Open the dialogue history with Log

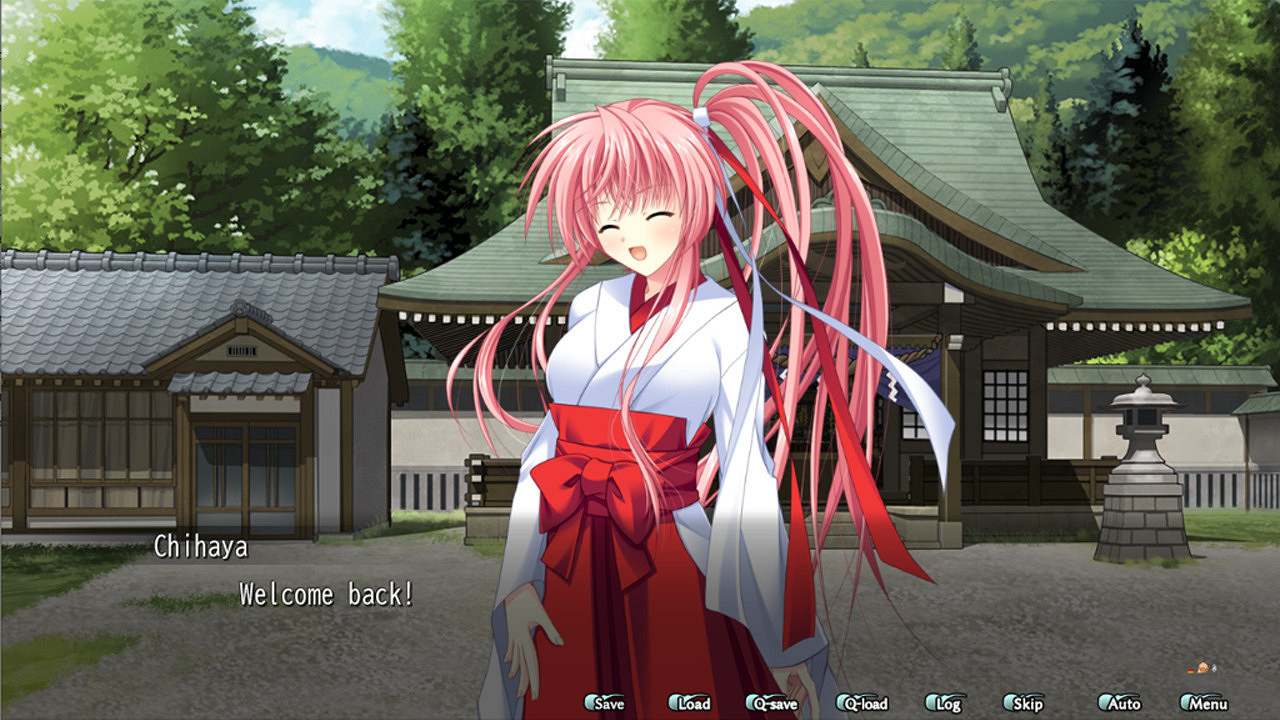point(945,703)
